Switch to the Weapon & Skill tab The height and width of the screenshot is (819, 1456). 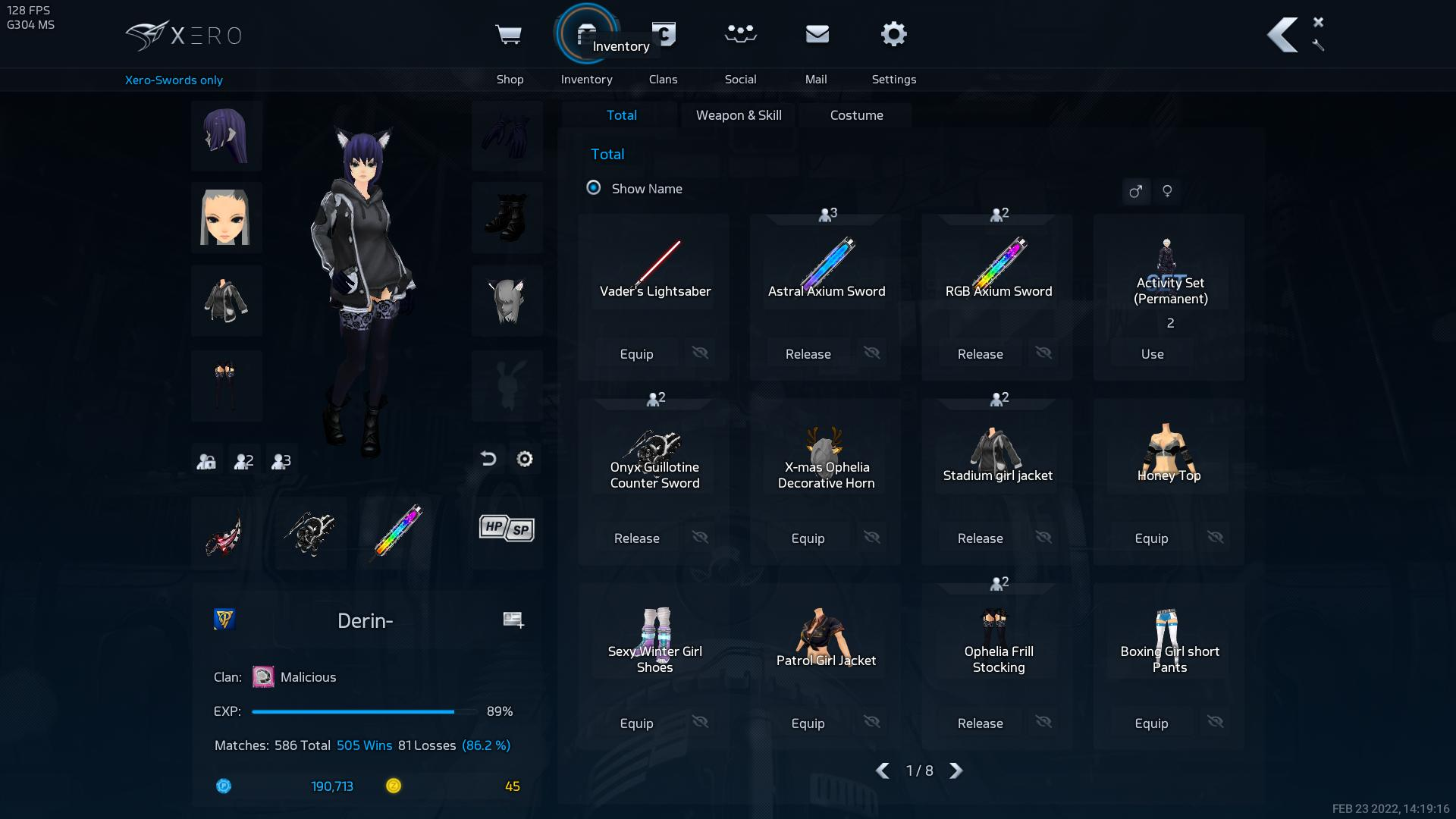coord(739,115)
